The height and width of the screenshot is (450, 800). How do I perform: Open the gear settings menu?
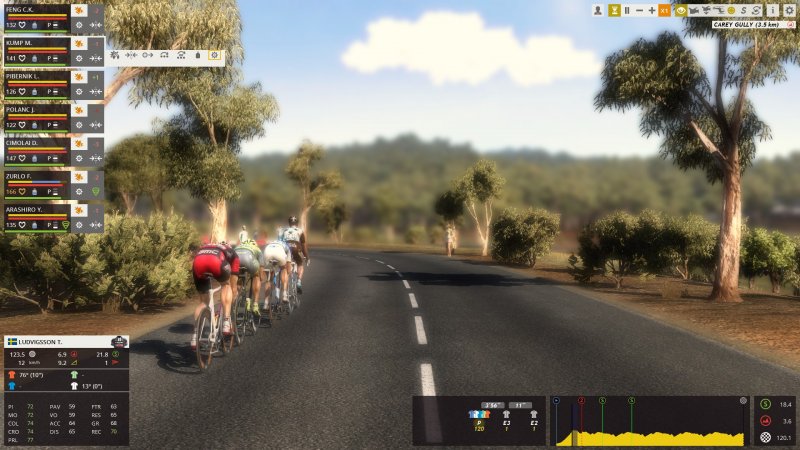789,10
